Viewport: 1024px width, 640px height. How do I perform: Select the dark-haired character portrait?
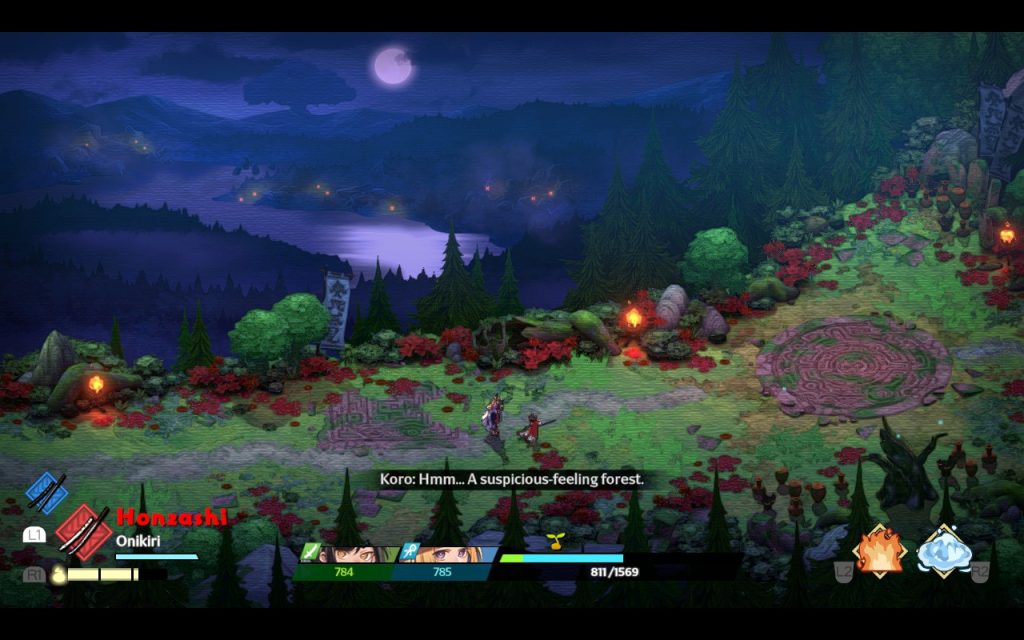346,554
